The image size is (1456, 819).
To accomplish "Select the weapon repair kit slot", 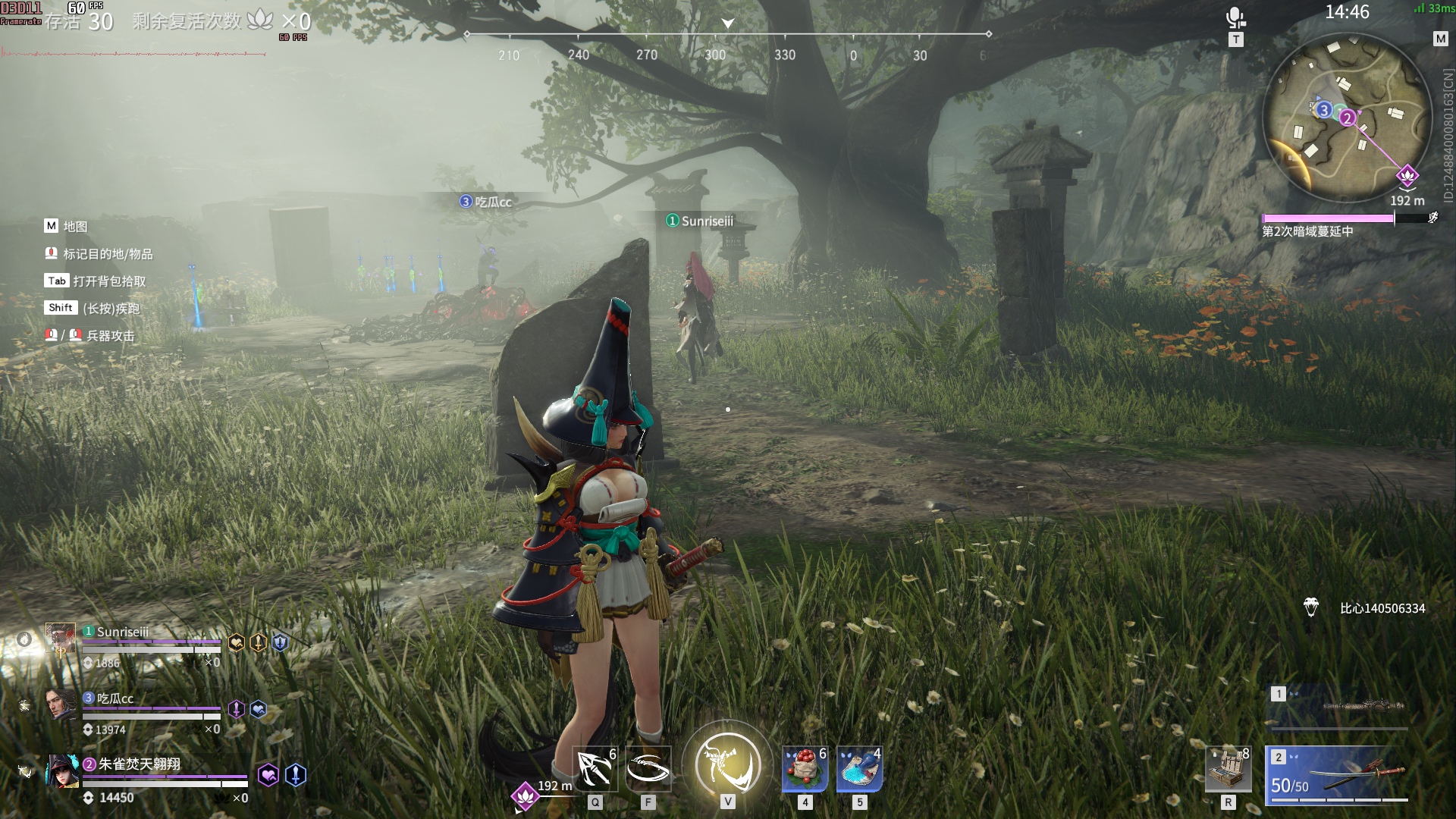I will [1228, 769].
